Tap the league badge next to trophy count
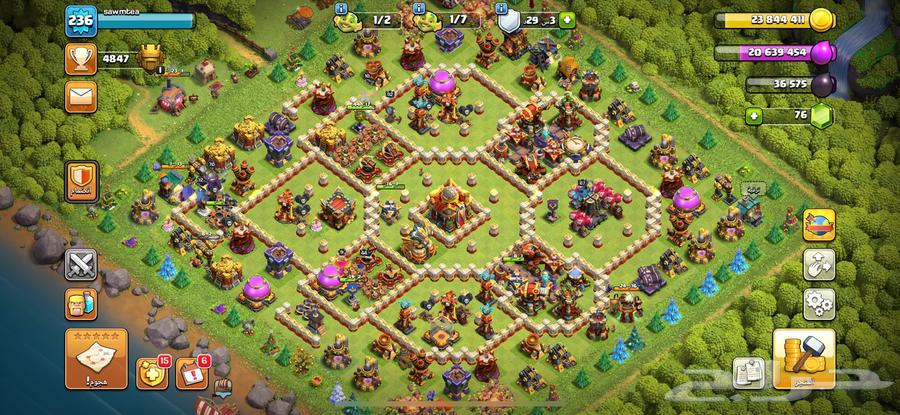The width and height of the screenshot is (900, 415). pos(149,56)
